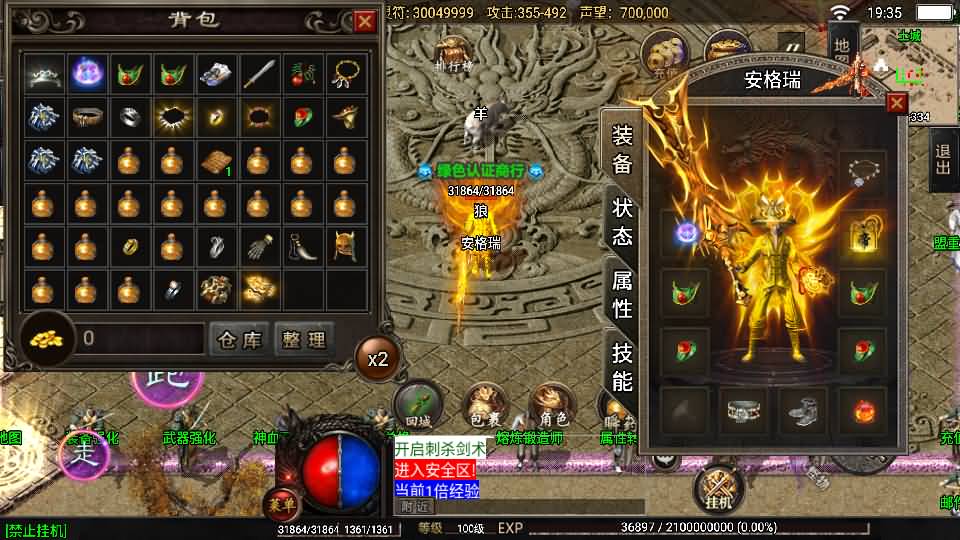Screen dimensions: 960x540
Task: Switch to the 状态 status tab
Action: (x=622, y=221)
